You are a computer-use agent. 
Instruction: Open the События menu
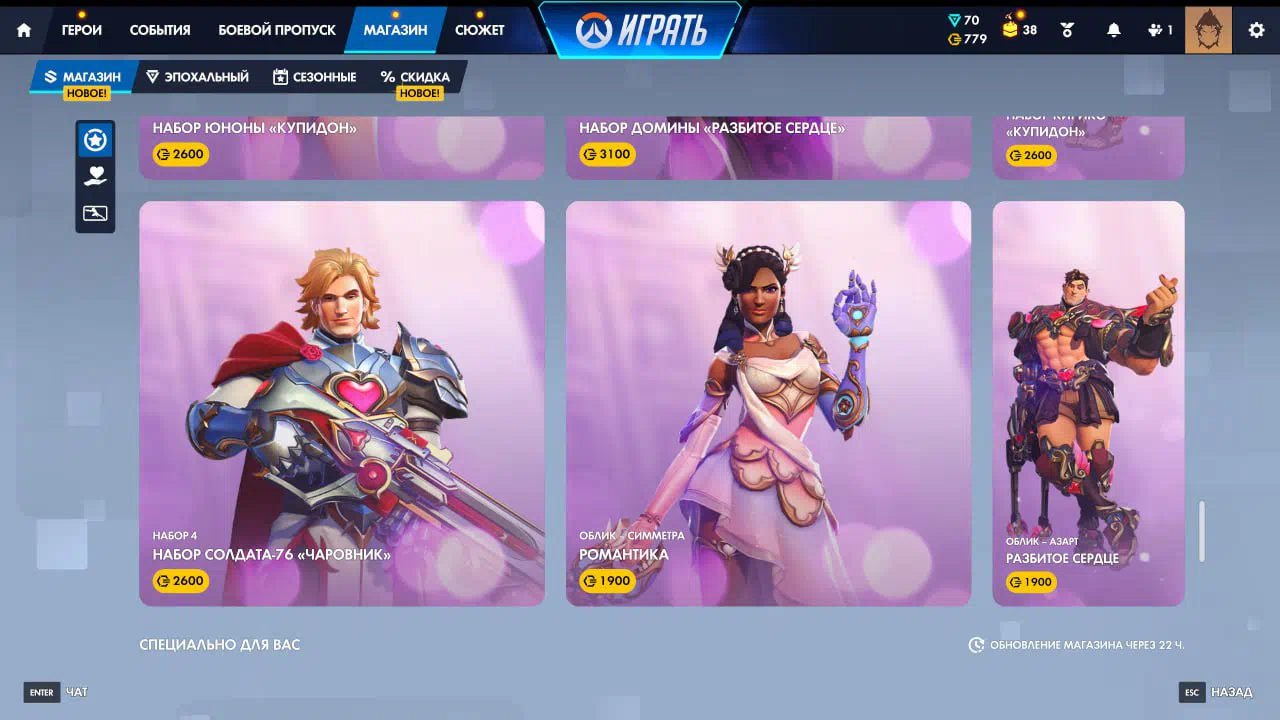tap(160, 30)
